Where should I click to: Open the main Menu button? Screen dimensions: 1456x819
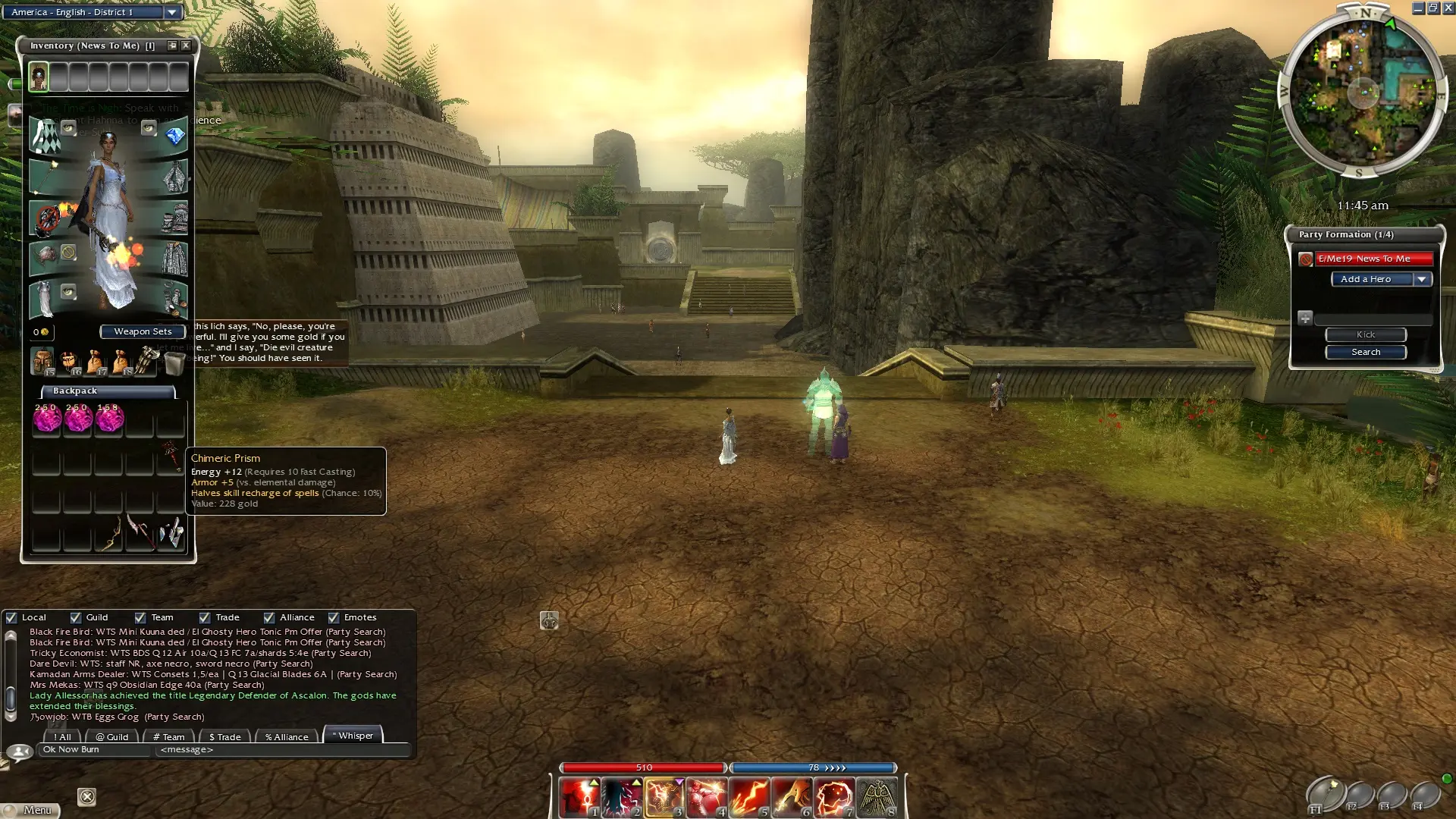click(x=30, y=810)
